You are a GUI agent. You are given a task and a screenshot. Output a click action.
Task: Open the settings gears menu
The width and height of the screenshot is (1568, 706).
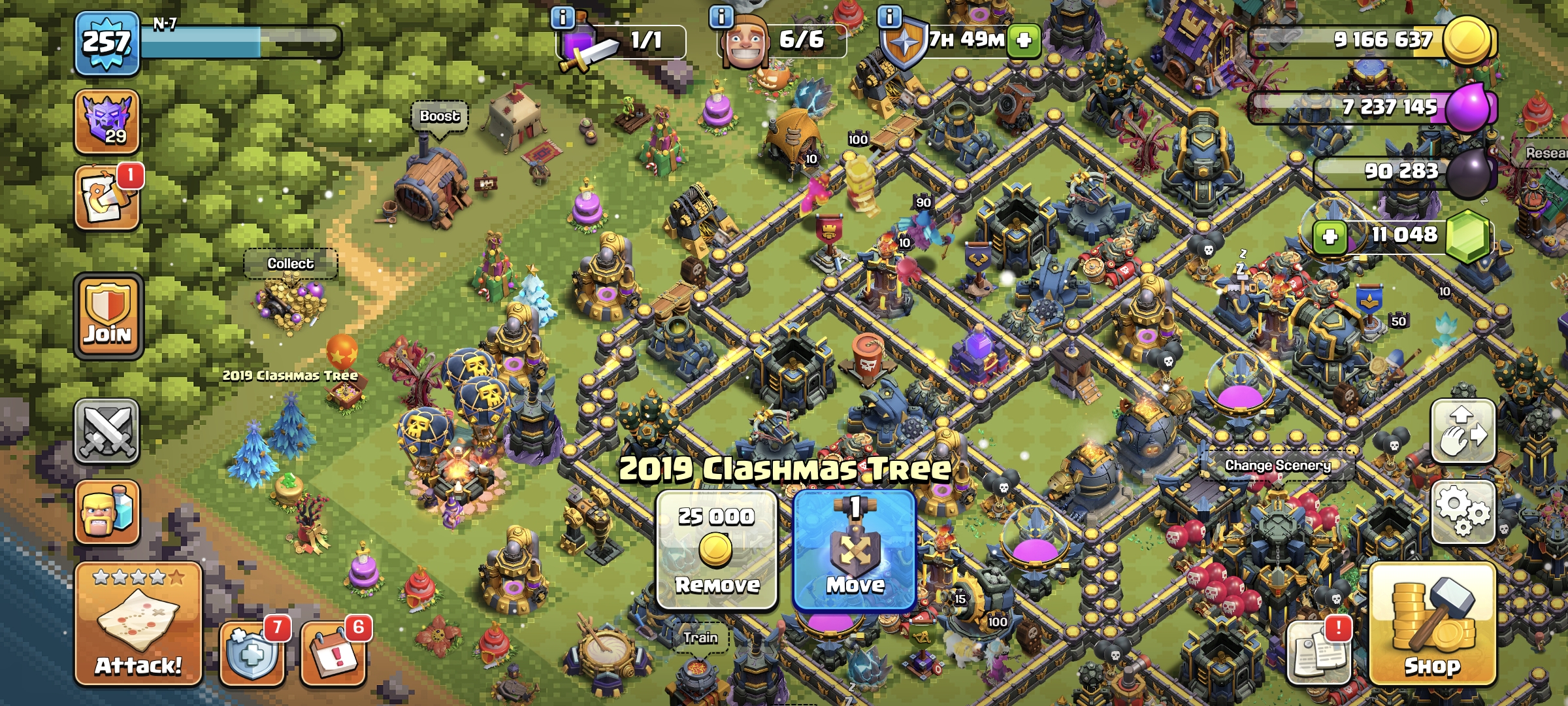[x=1463, y=512]
